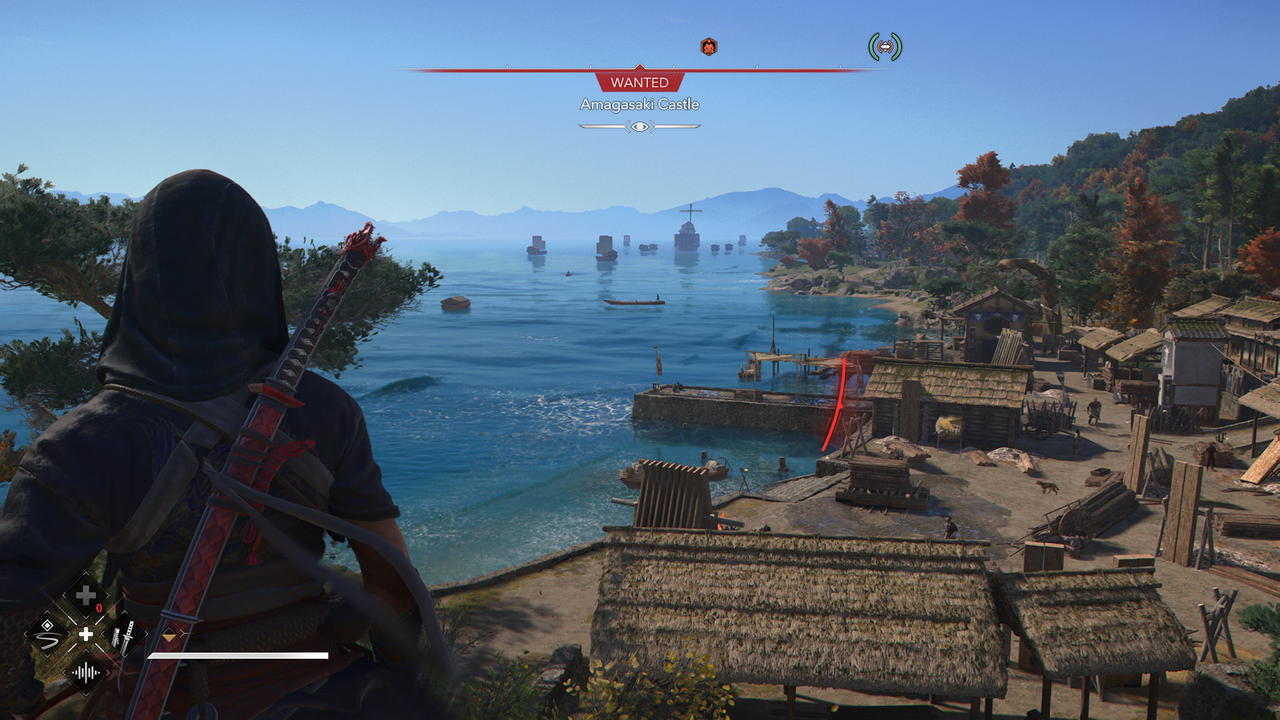
Task: Click the eye detection indicator
Action: 639,126
